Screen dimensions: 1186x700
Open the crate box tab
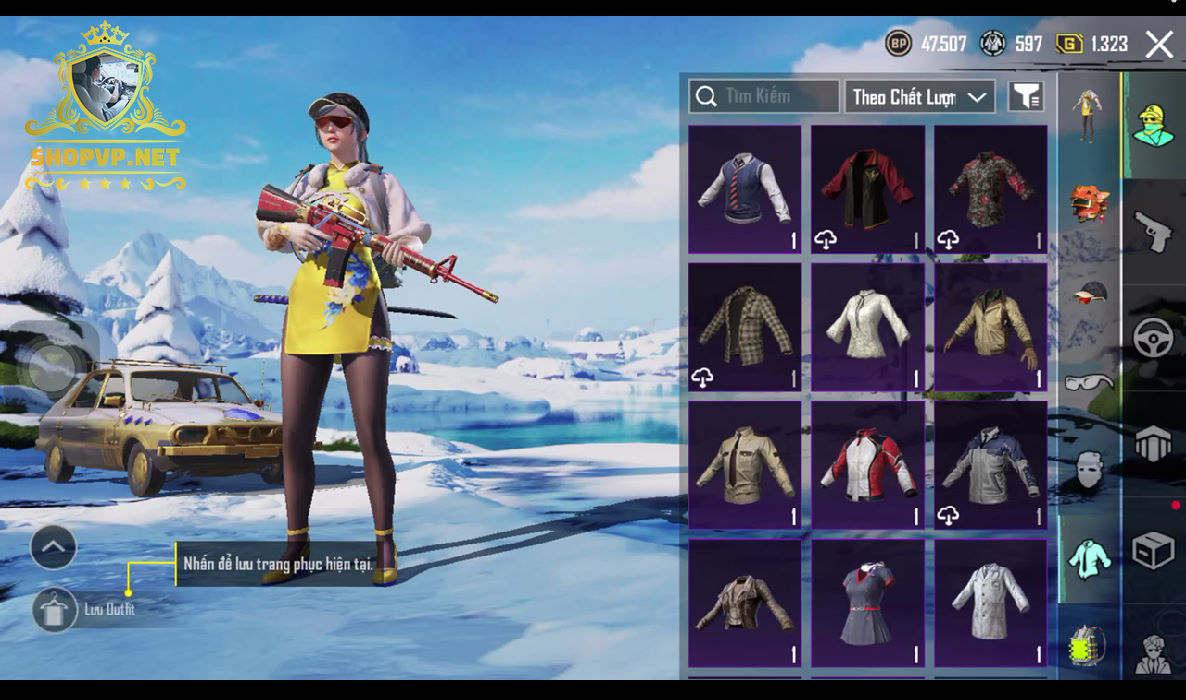click(x=1153, y=550)
